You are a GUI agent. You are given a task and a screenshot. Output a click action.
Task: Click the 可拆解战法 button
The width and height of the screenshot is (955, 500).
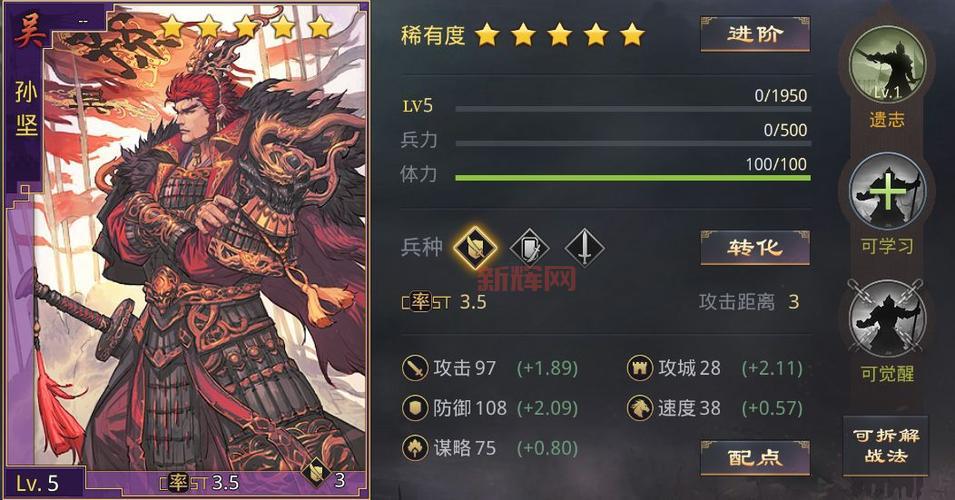pos(886,445)
